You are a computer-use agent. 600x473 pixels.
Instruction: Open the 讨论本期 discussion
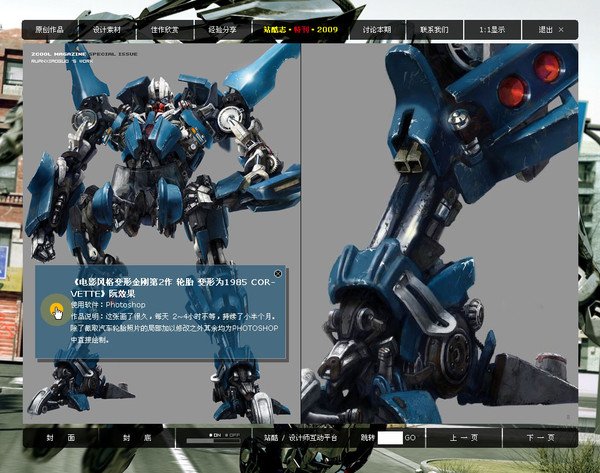376,30
